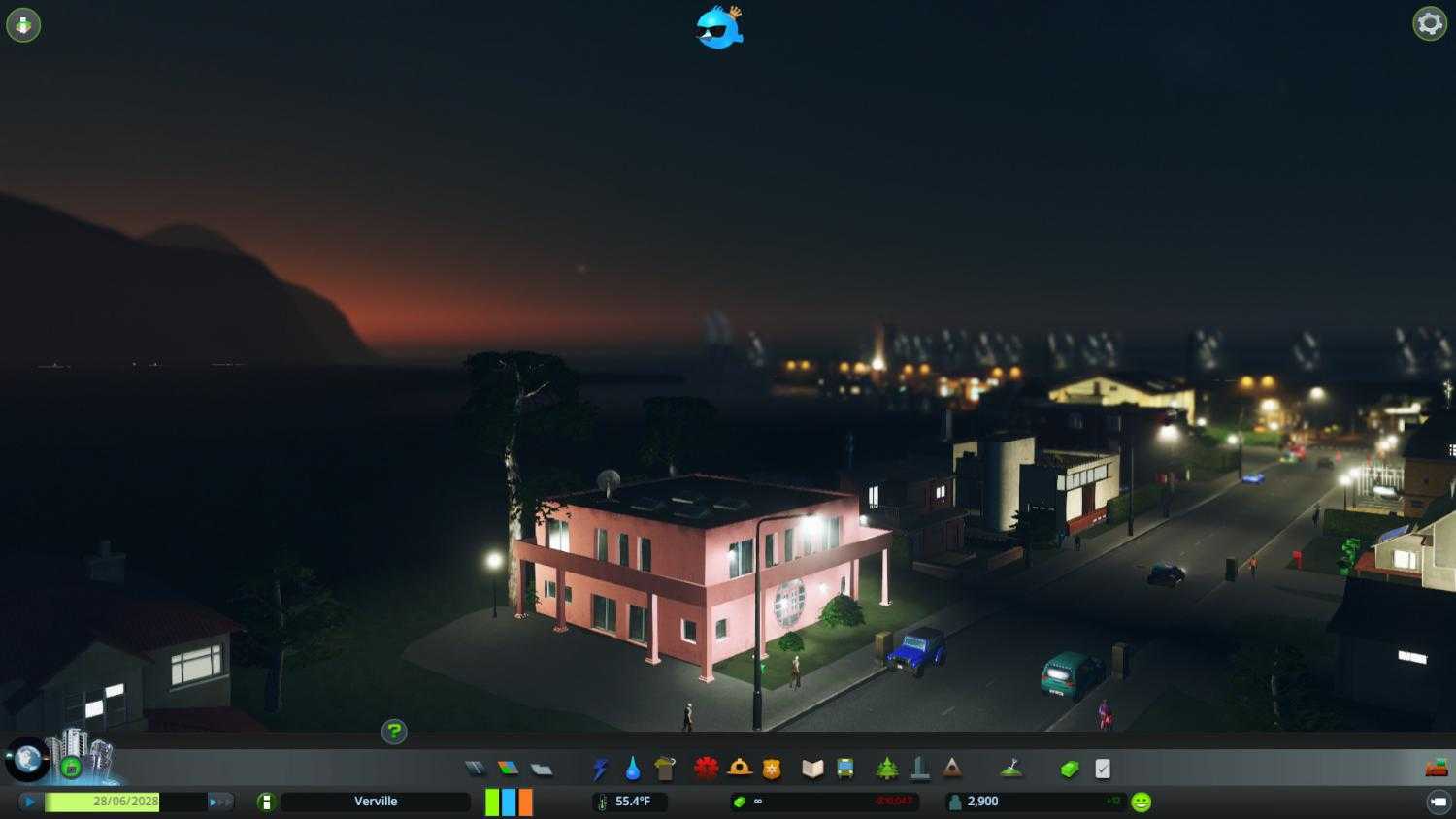Screen dimensions: 1456x819
Task: Open the Policies checklist panel
Action: pos(1100,768)
